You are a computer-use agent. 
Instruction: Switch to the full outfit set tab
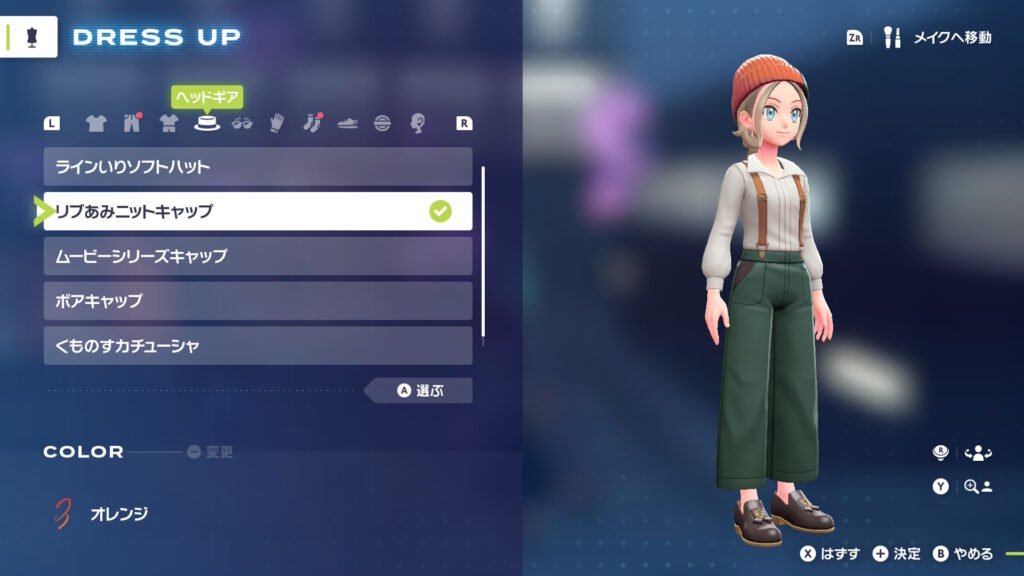tap(169, 124)
